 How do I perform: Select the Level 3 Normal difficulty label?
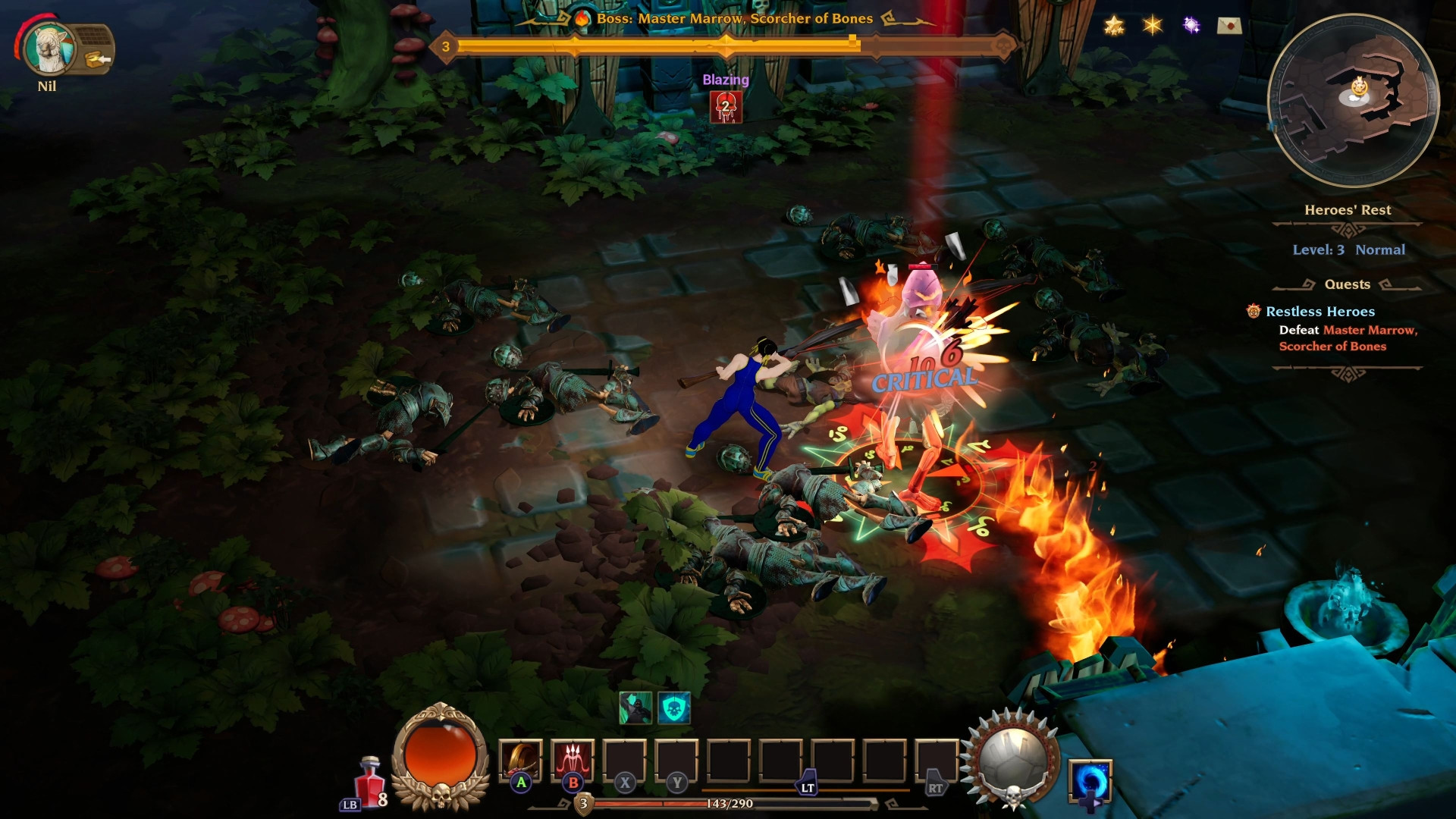coord(1350,249)
